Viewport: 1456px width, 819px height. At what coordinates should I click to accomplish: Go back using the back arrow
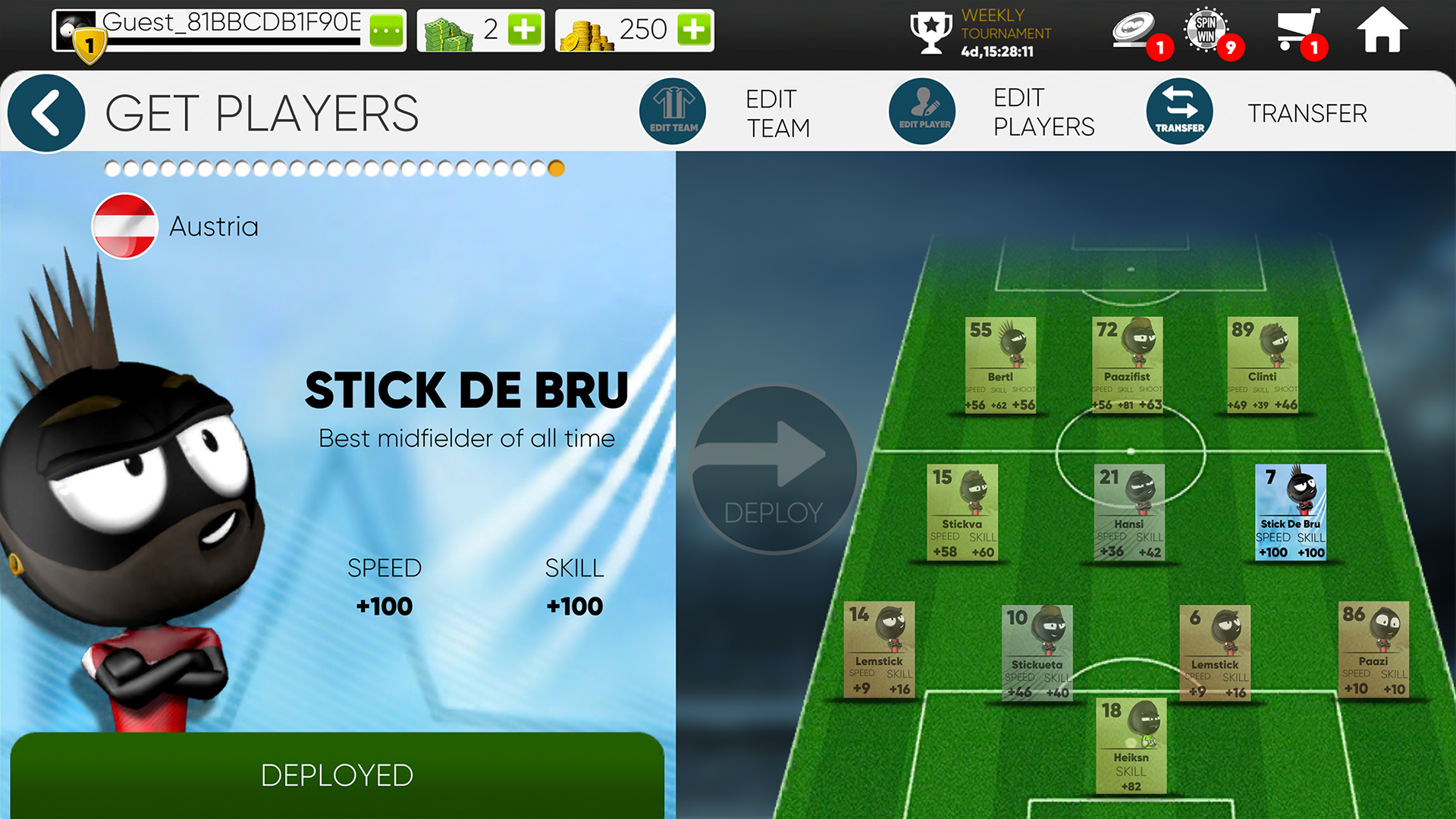point(45,111)
